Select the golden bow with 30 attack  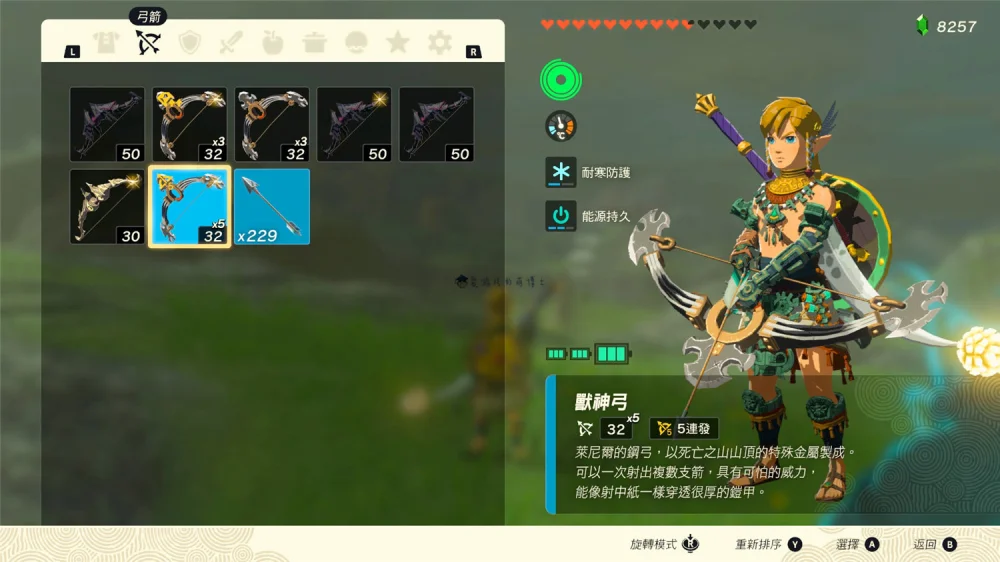point(107,207)
